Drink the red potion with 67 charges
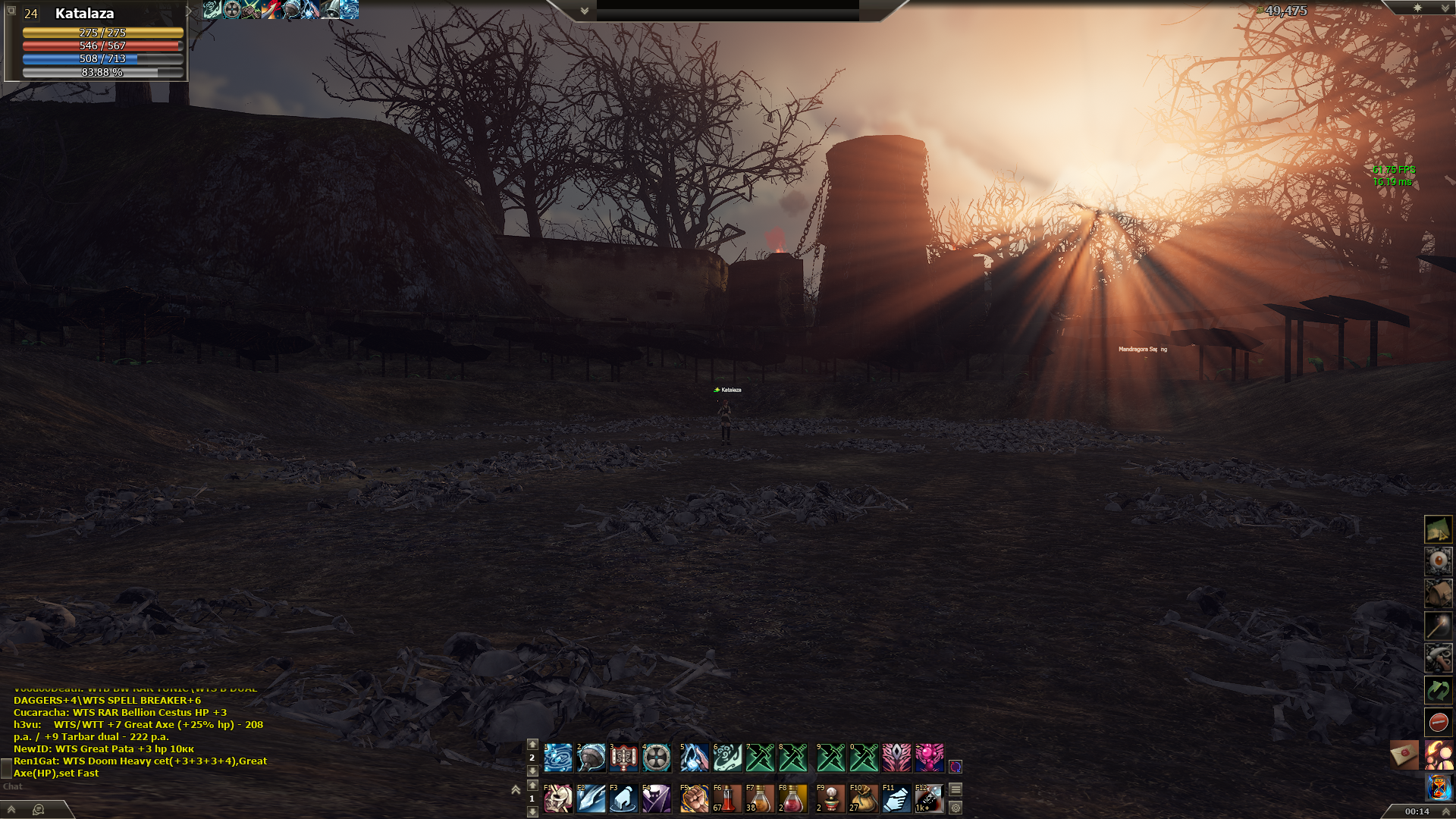Viewport: 1456px width, 819px height. [x=726, y=799]
